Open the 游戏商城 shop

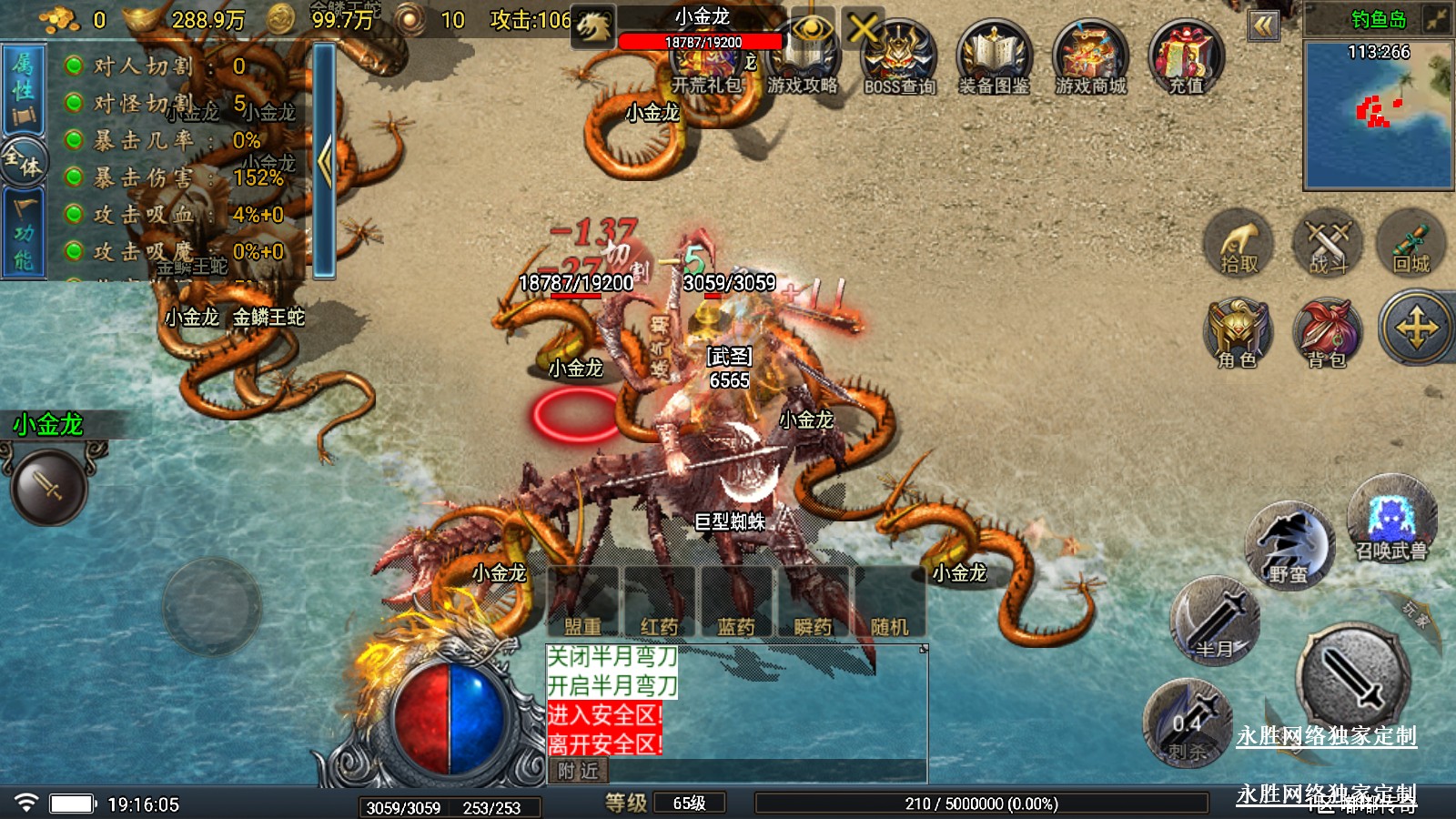[x=1090, y=58]
